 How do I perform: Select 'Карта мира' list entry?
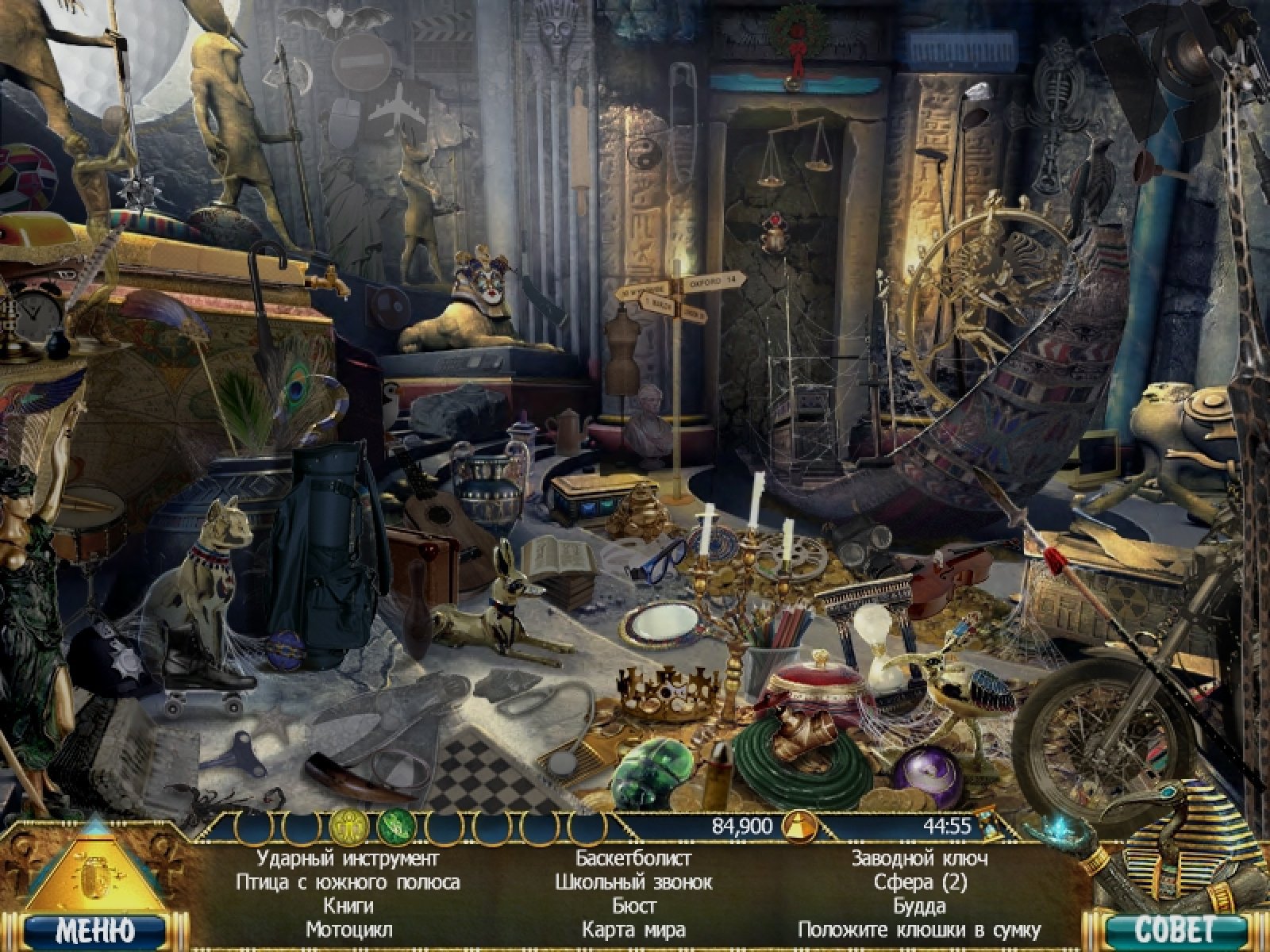(x=633, y=929)
